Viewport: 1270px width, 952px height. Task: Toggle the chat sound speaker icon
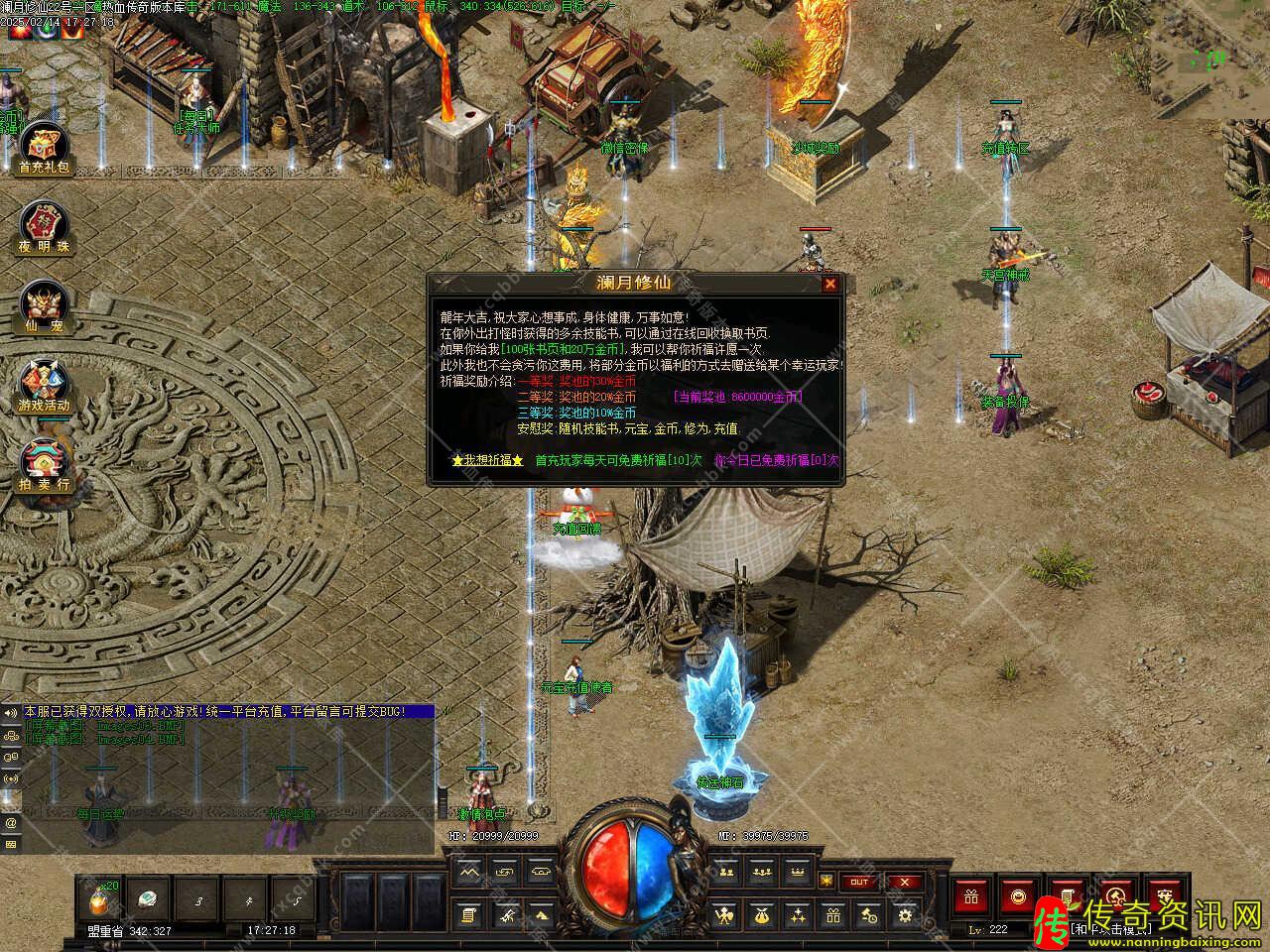tap(11, 713)
